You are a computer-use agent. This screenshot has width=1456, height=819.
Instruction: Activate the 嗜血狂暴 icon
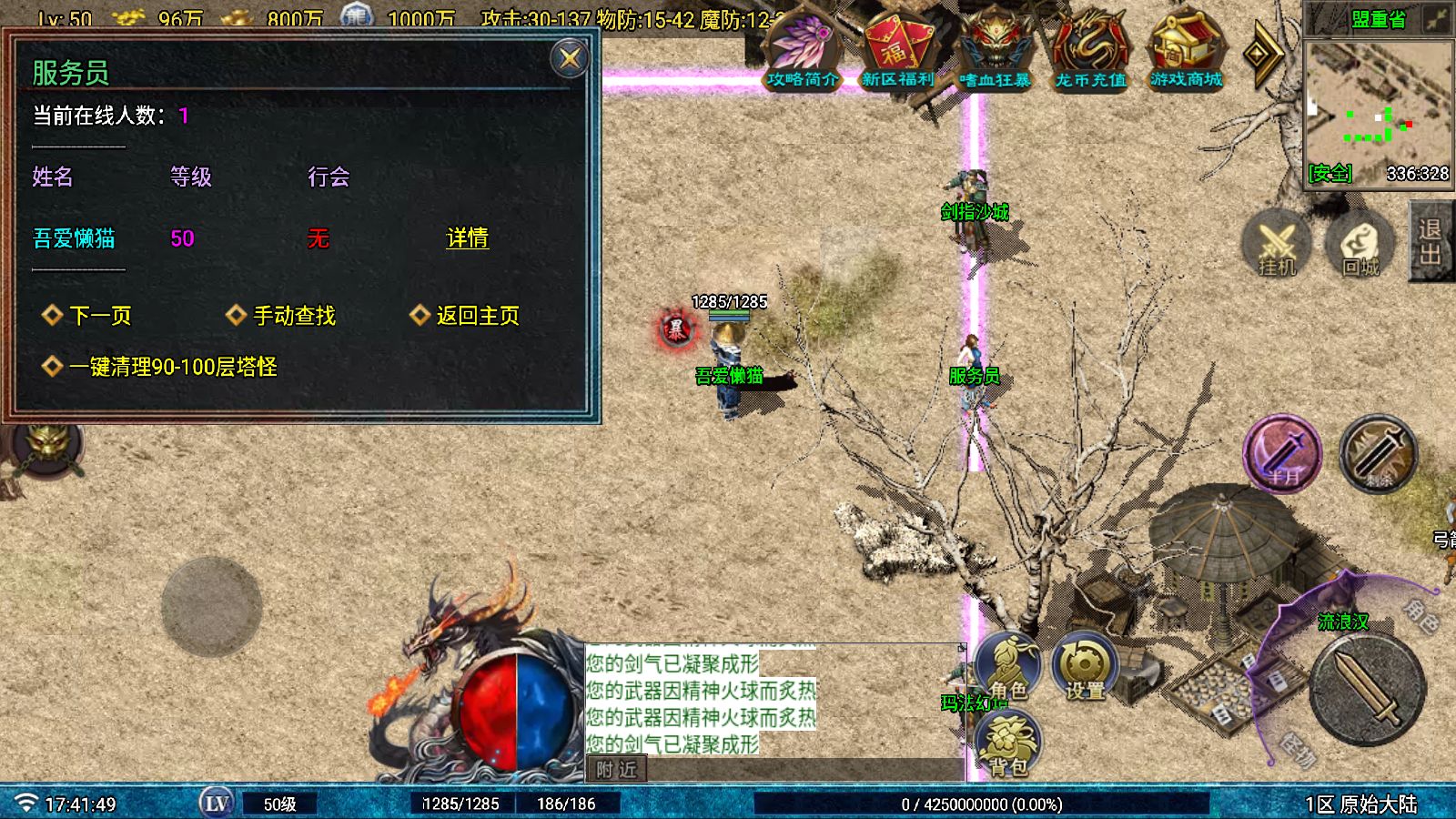(x=995, y=52)
